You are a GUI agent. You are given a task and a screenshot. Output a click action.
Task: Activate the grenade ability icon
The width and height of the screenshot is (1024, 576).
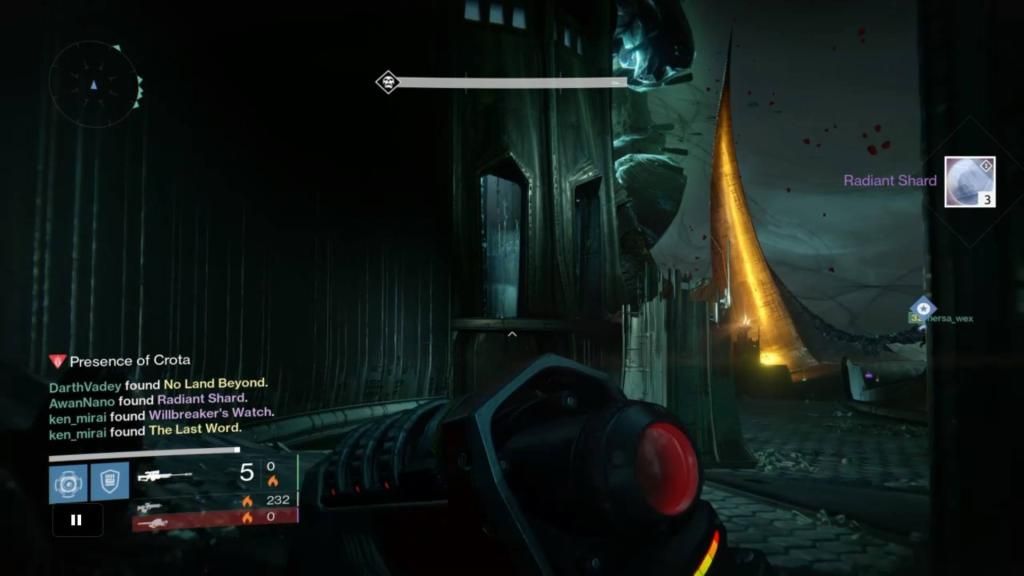tap(66, 482)
